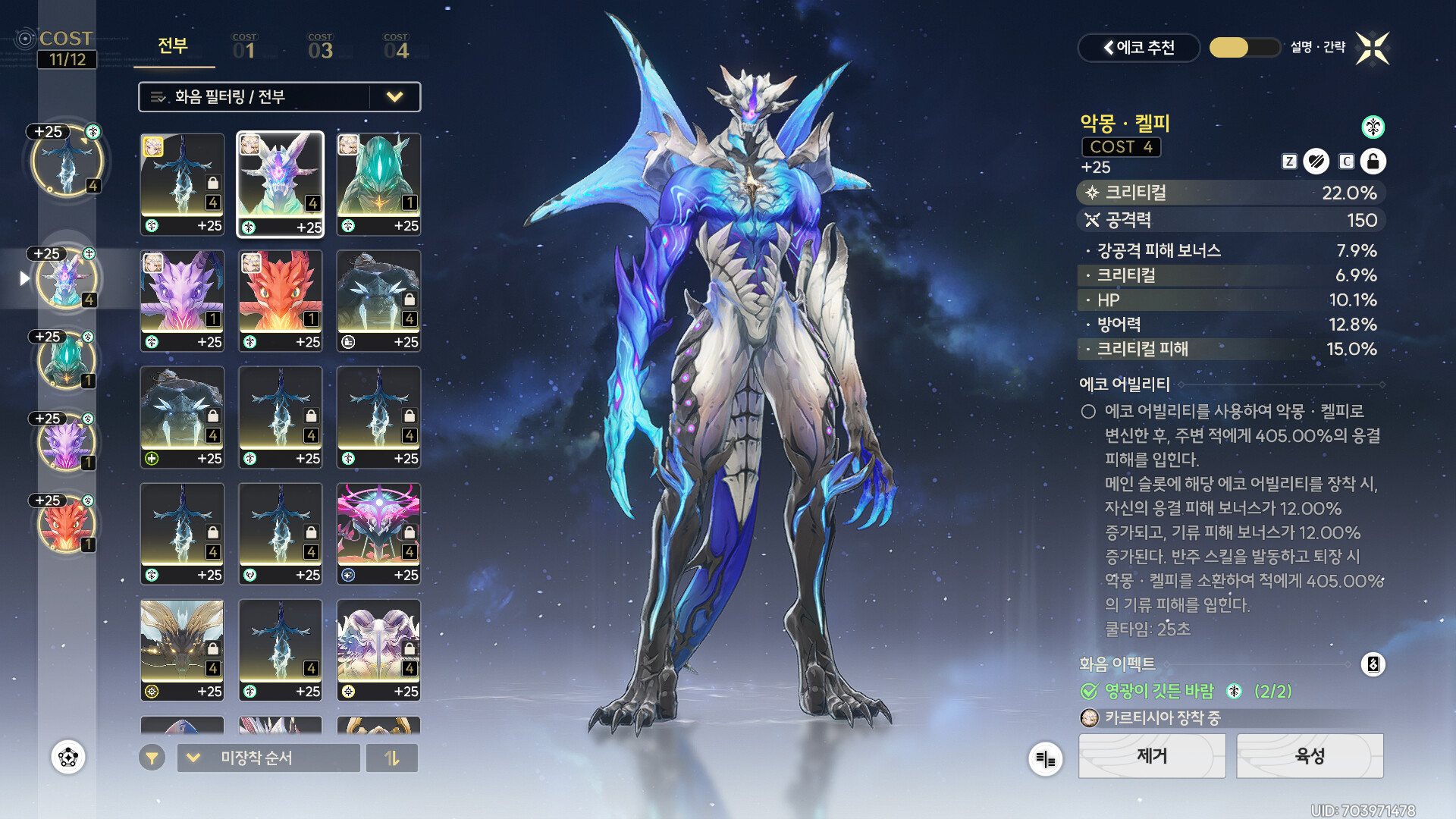Pick the pink winged cost-4 echo
The width and height of the screenshot is (1456, 819).
point(378,533)
